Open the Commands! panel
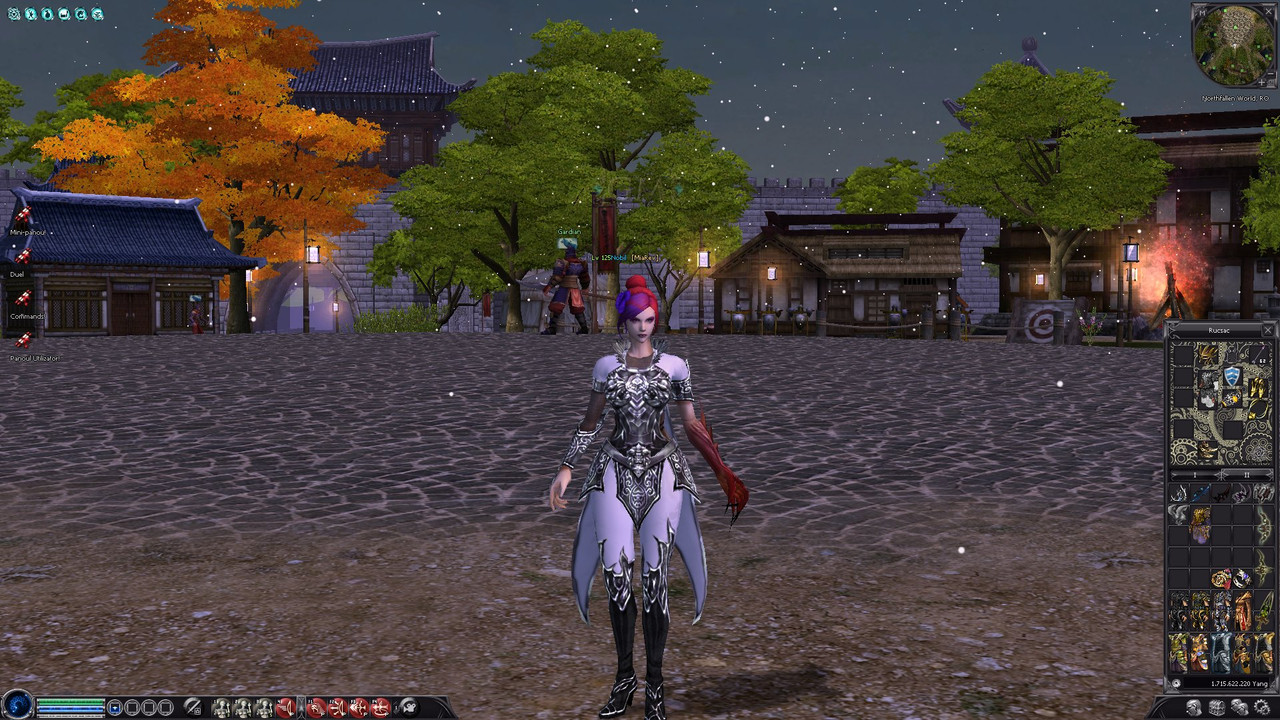This screenshot has width=1280, height=720. click(26, 315)
